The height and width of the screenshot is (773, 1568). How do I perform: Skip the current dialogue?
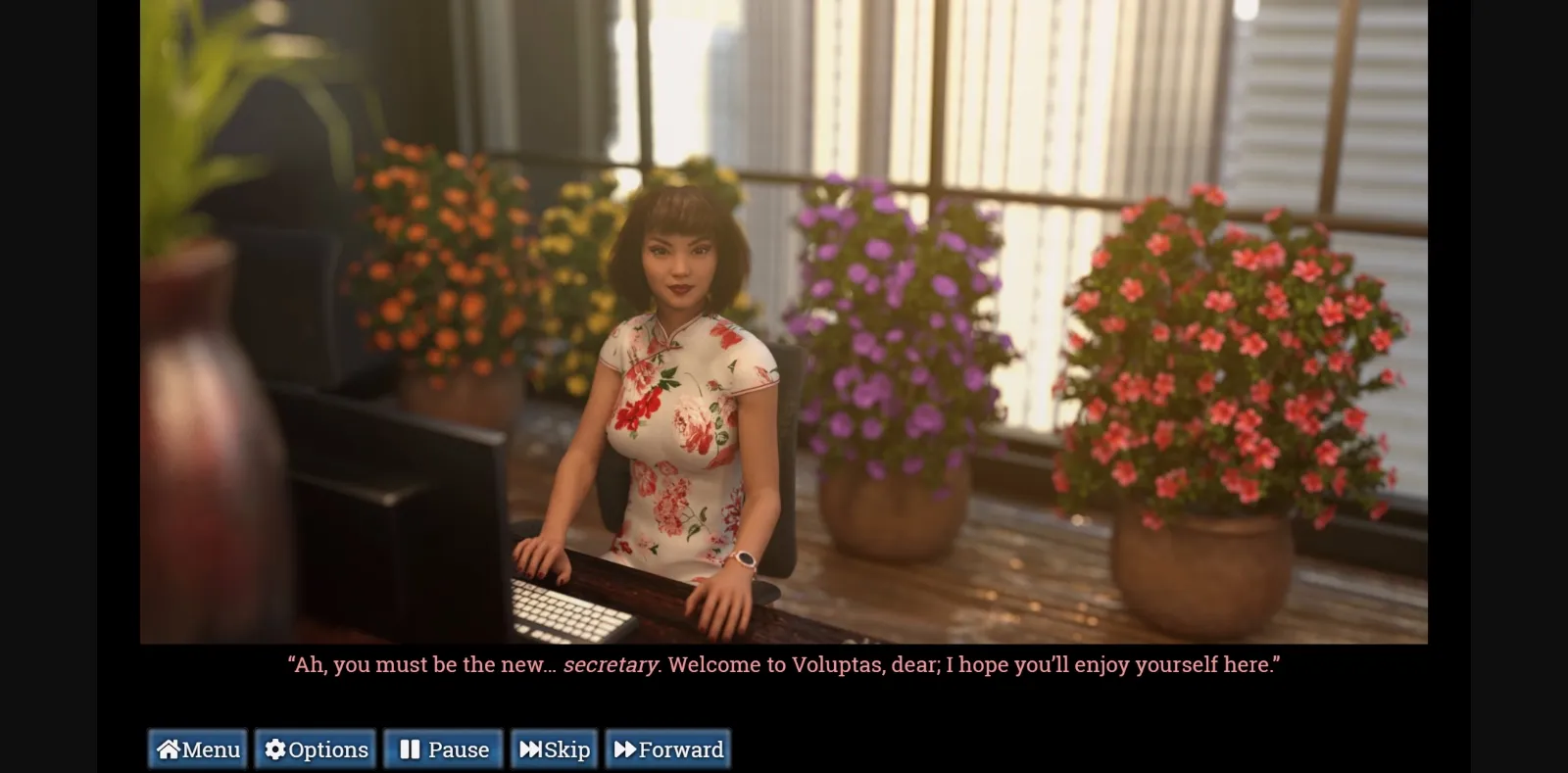point(554,749)
